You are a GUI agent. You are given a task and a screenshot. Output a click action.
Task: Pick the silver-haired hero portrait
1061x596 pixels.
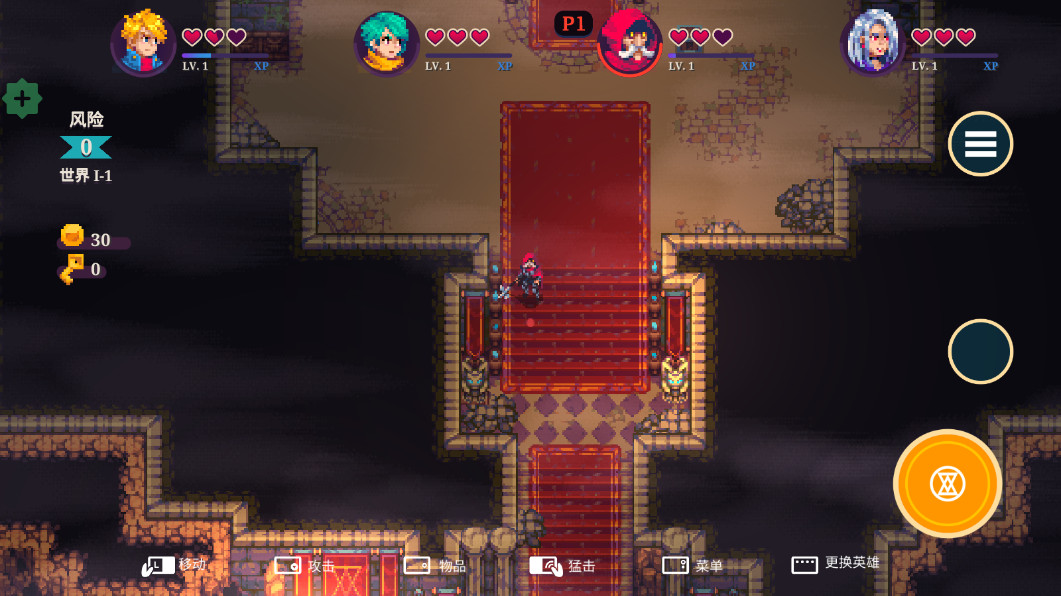click(873, 44)
